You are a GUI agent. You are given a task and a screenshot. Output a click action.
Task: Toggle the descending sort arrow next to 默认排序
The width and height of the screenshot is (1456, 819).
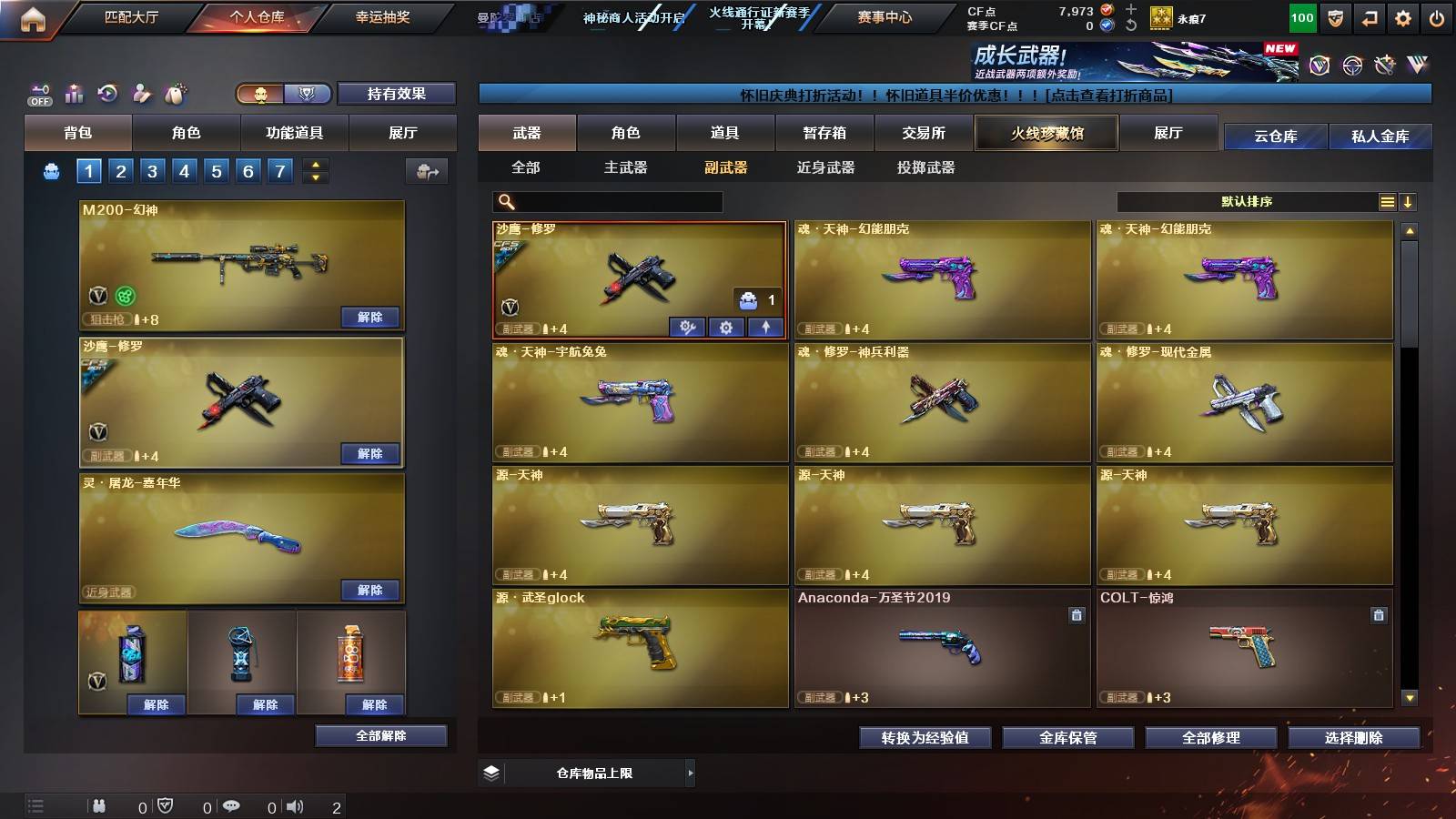coord(1408,201)
